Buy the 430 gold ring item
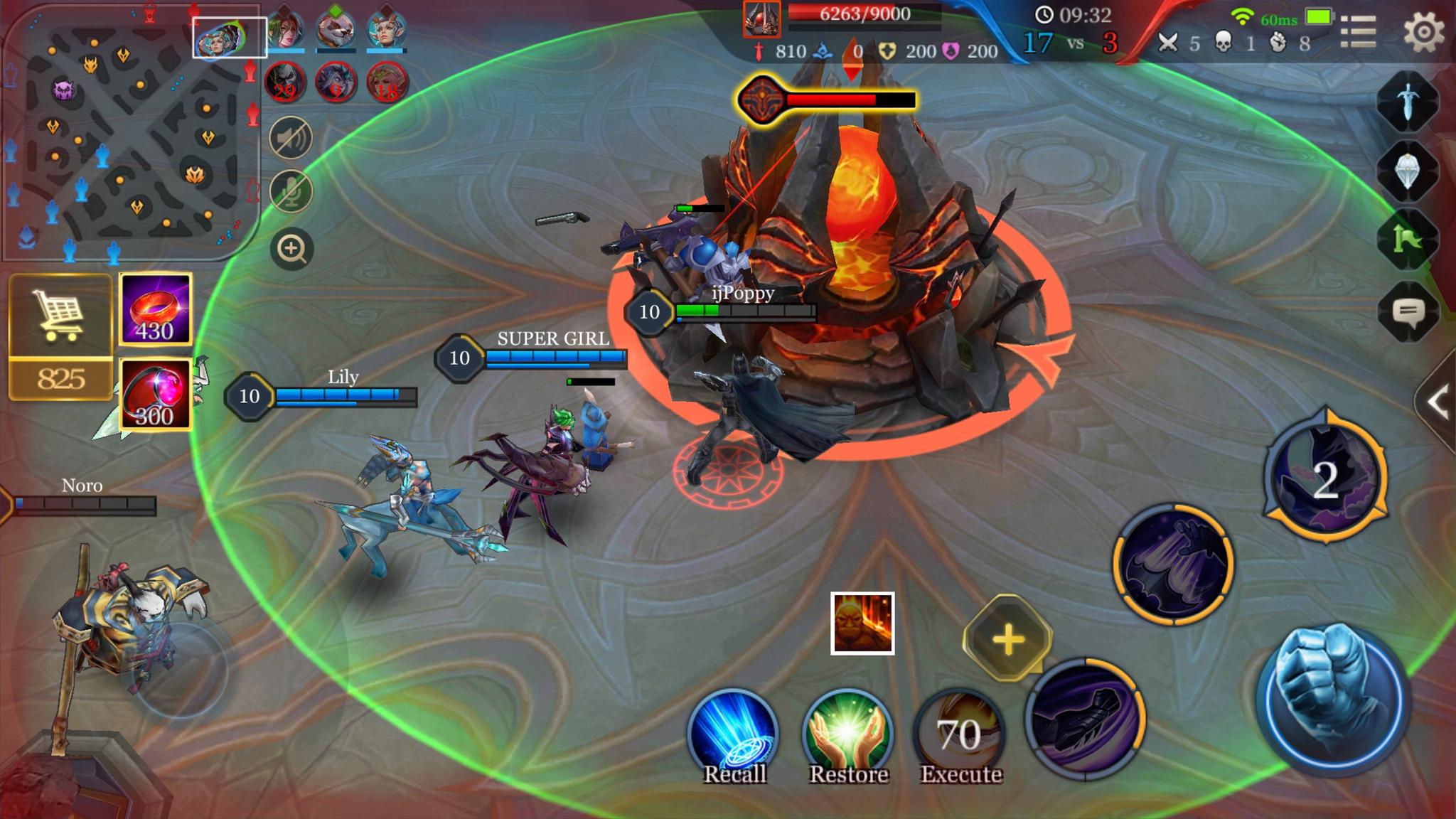Screen dimensions: 1456x819 click(x=155, y=309)
